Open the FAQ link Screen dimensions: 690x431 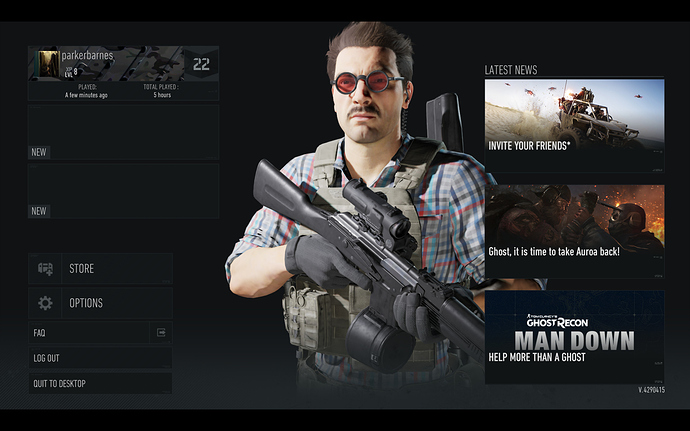[x=100, y=332]
